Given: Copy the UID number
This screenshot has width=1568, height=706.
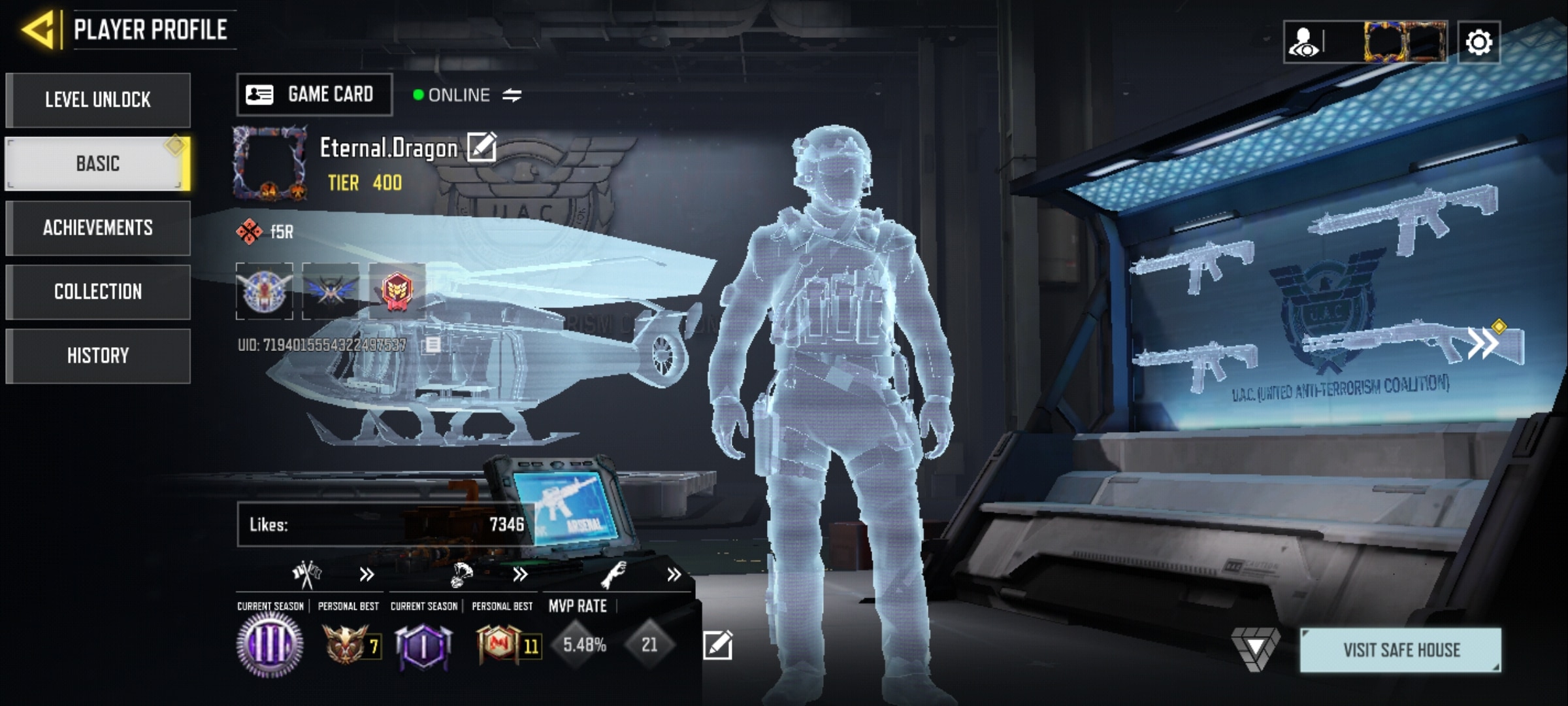Looking at the screenshot, I should (433, 345).
